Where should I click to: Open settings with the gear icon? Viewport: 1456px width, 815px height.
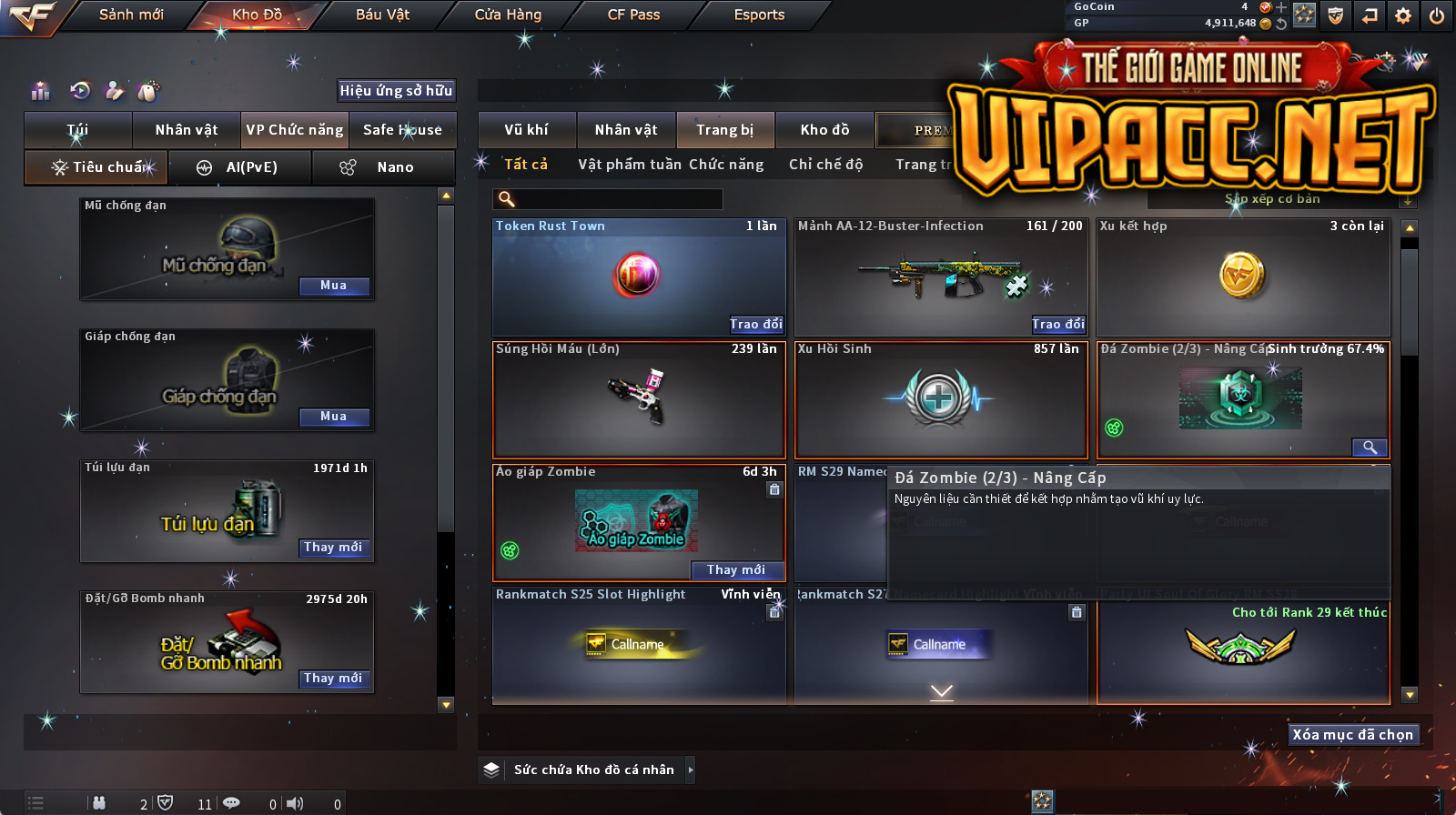click(x=1403, y=15)
